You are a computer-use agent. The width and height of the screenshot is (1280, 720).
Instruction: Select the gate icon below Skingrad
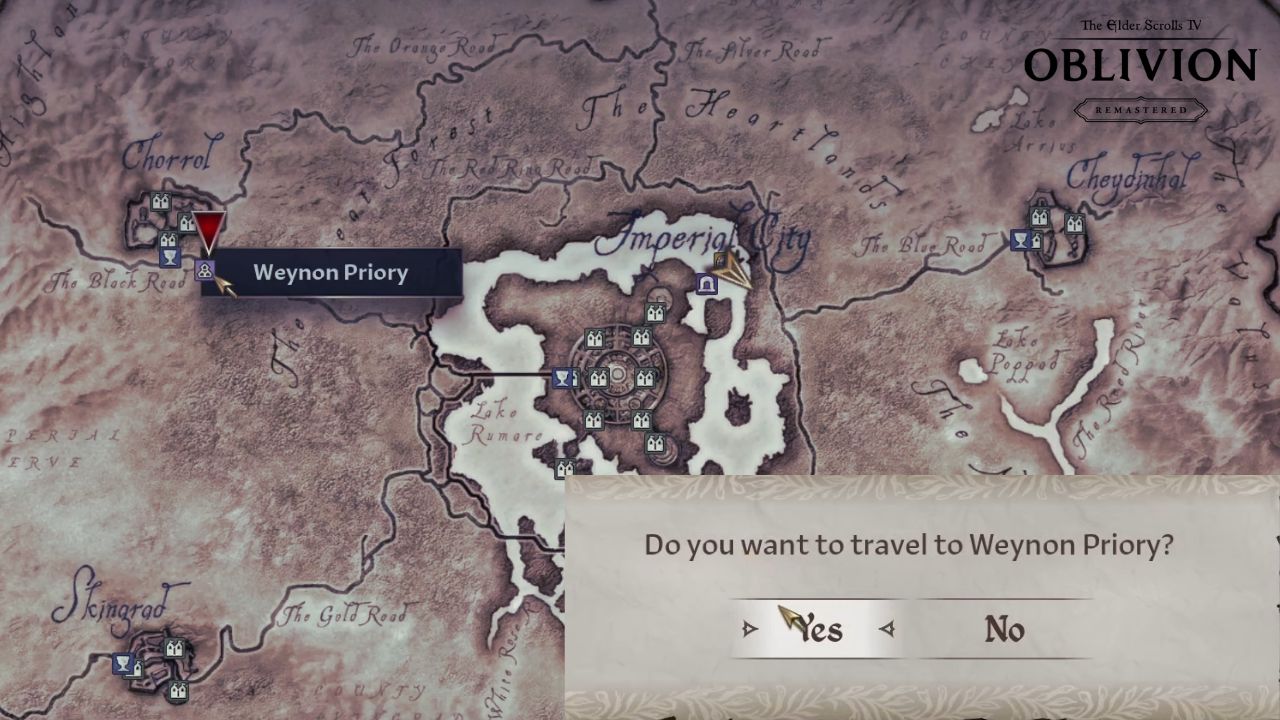pyautogui.click(x=178, y=691)
